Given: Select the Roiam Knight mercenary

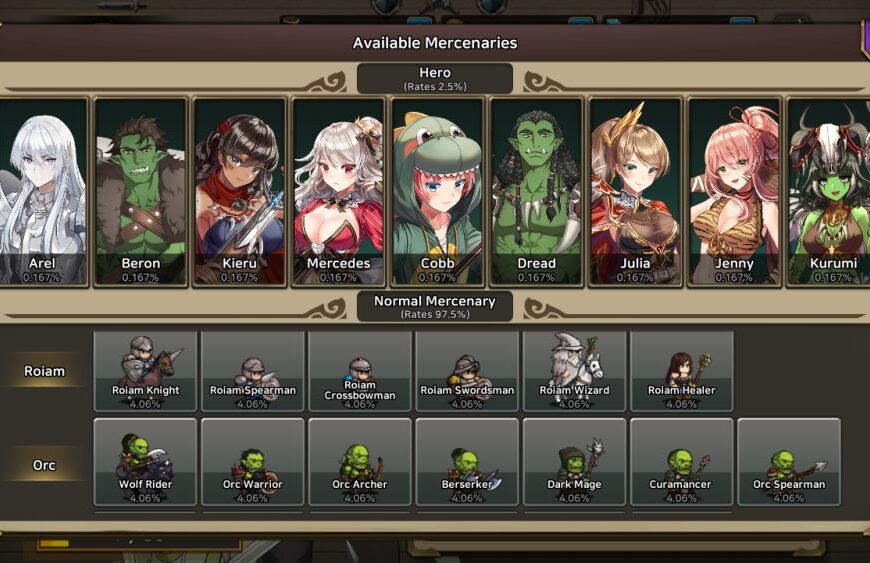Looking at the screenshot, I should pyautogui.click(x=145, y=371).
